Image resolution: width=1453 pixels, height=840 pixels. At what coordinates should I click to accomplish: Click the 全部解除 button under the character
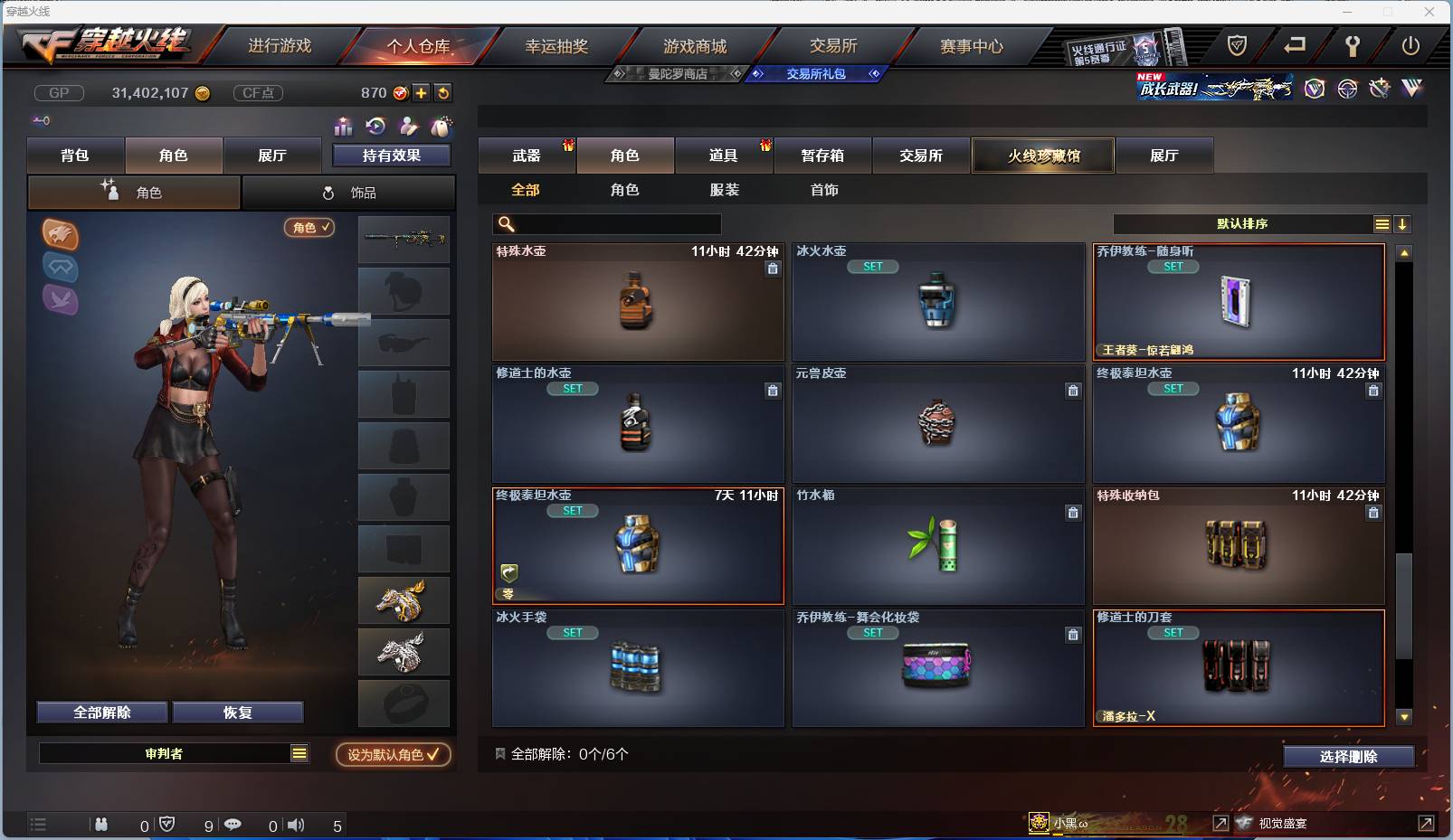click(101, 712)
